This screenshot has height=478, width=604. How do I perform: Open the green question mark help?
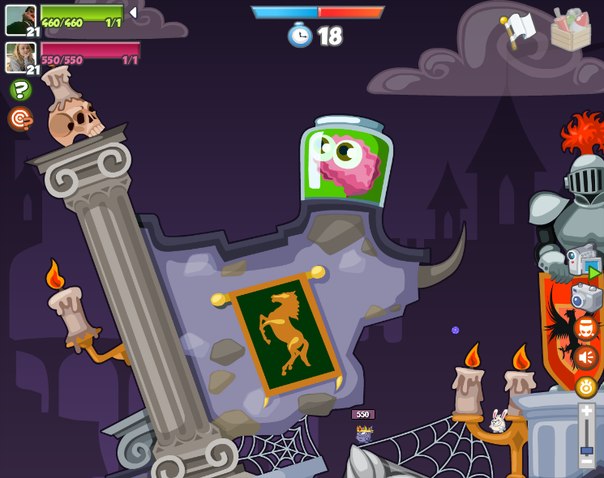pyautogui.click(x=20, y=91)
